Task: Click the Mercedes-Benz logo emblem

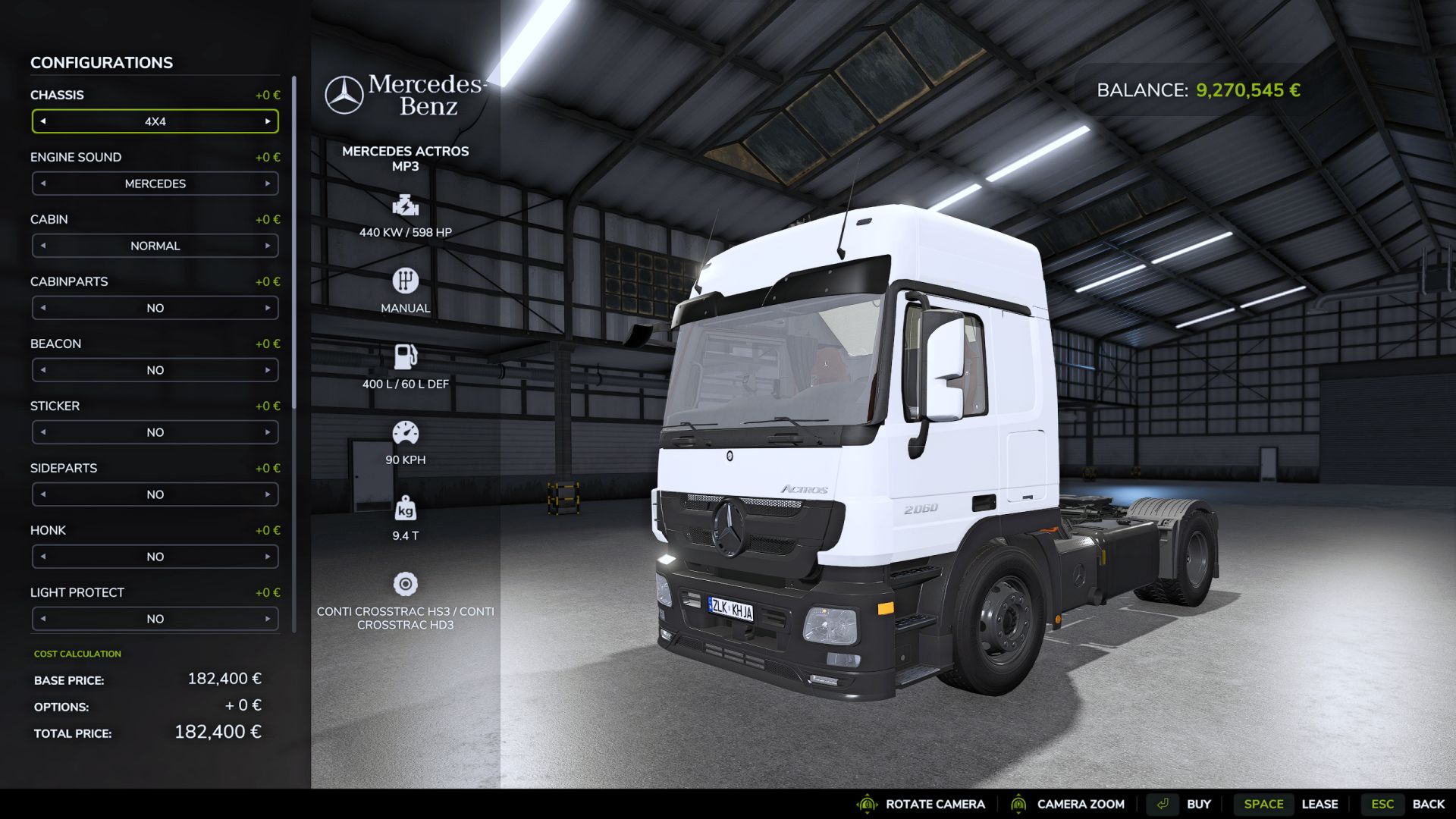Action: coord(345,94)
